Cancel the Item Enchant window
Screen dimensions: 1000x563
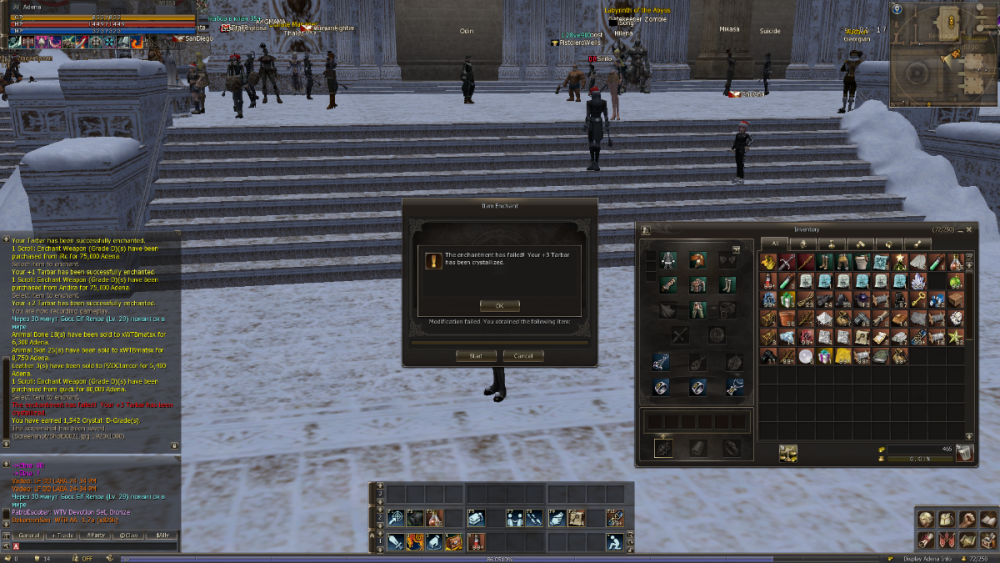[x=523, y=355]
